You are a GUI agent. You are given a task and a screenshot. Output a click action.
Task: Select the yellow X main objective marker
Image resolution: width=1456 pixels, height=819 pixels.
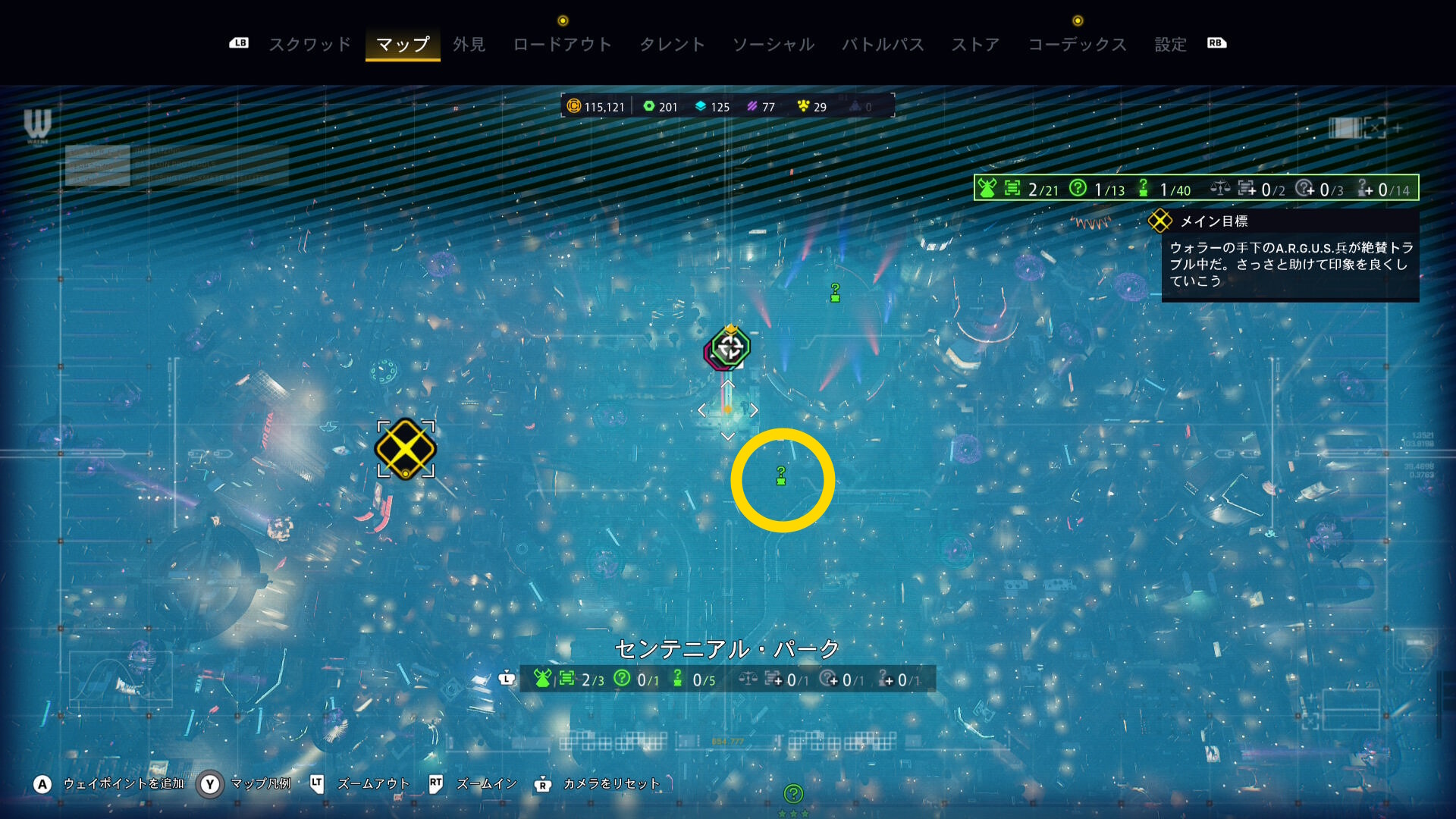(406, 449)
